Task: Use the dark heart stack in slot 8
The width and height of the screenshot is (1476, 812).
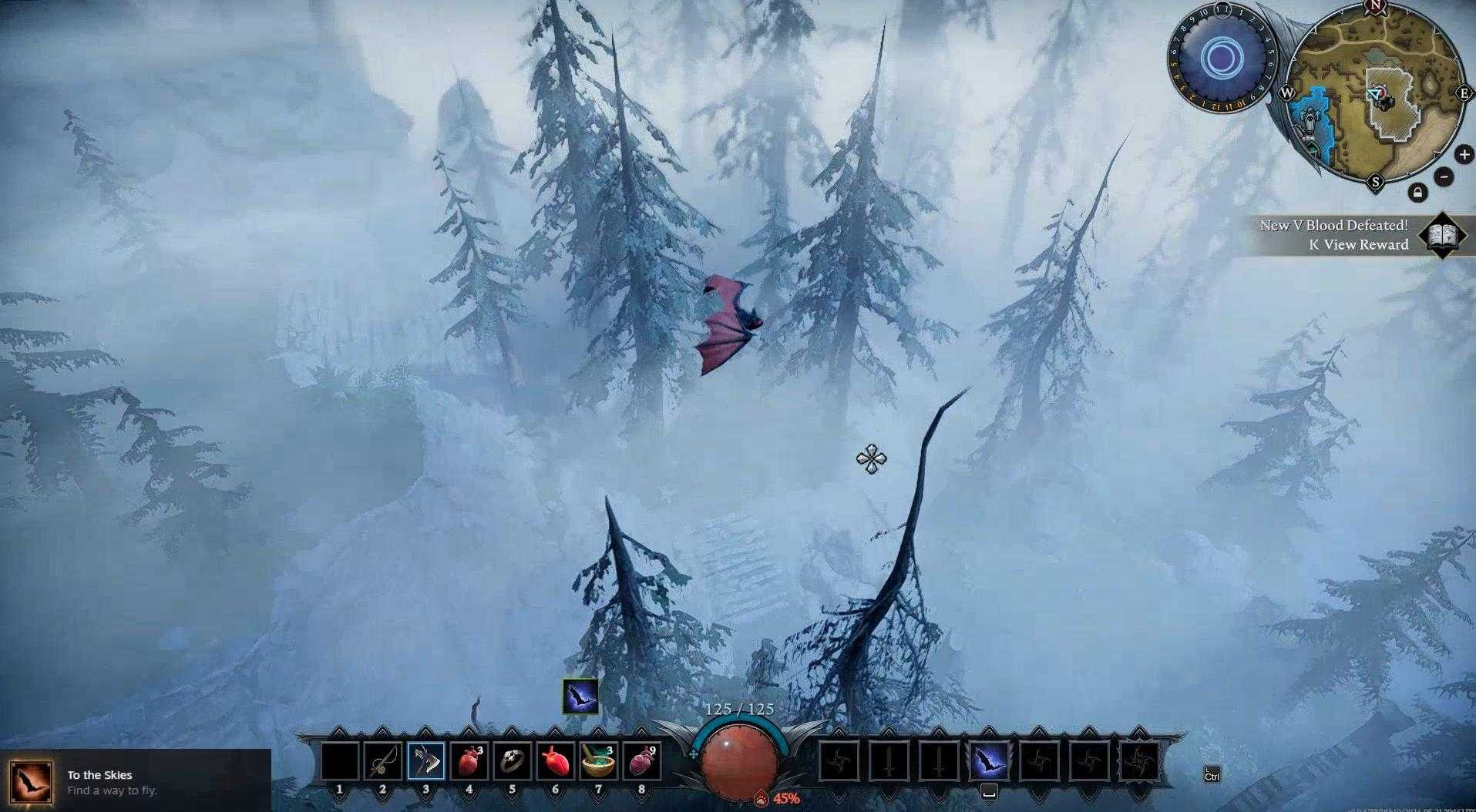Action: [x=641, y=762]
